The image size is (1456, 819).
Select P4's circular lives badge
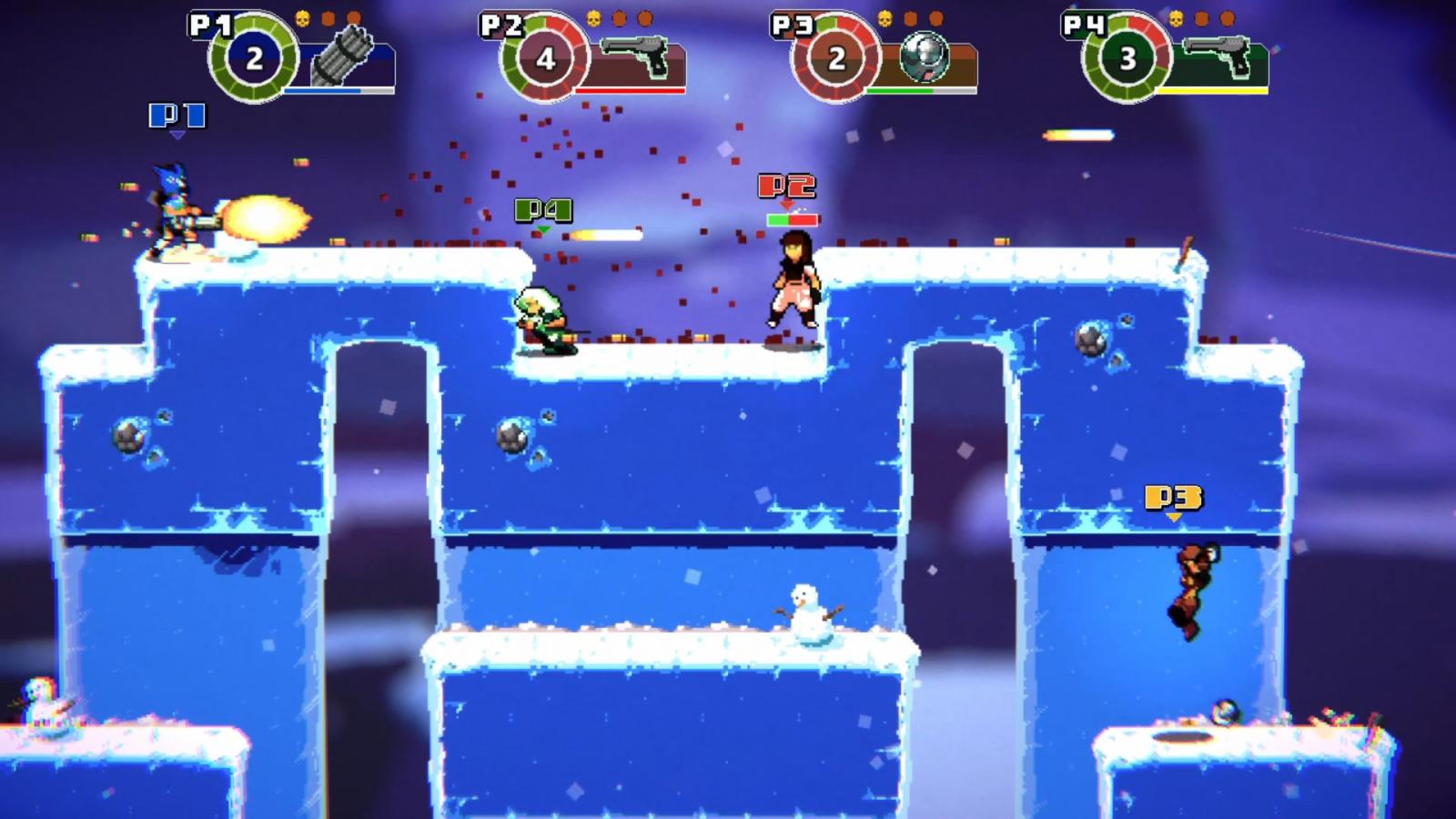(x=1127, y=58)
